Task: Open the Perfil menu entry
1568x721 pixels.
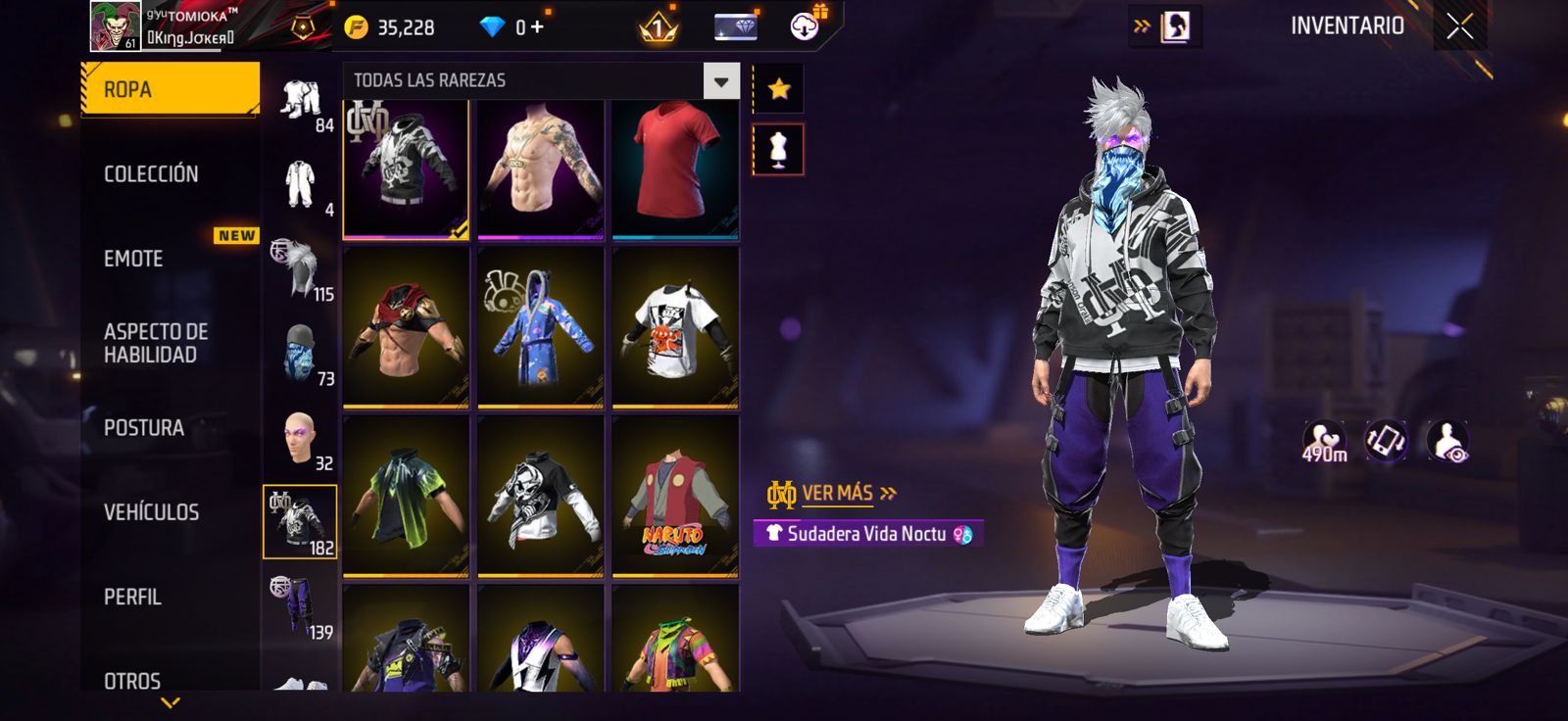Action: pos(132,597)
